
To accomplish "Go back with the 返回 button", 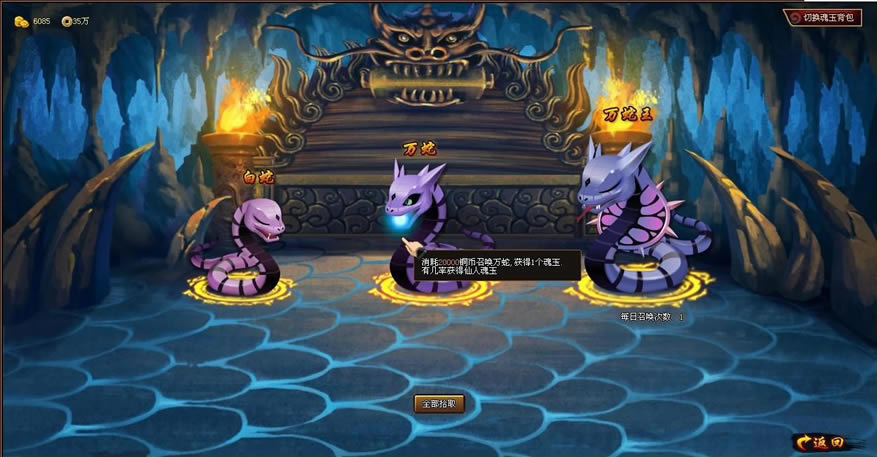I will click(x=820, y=442).
